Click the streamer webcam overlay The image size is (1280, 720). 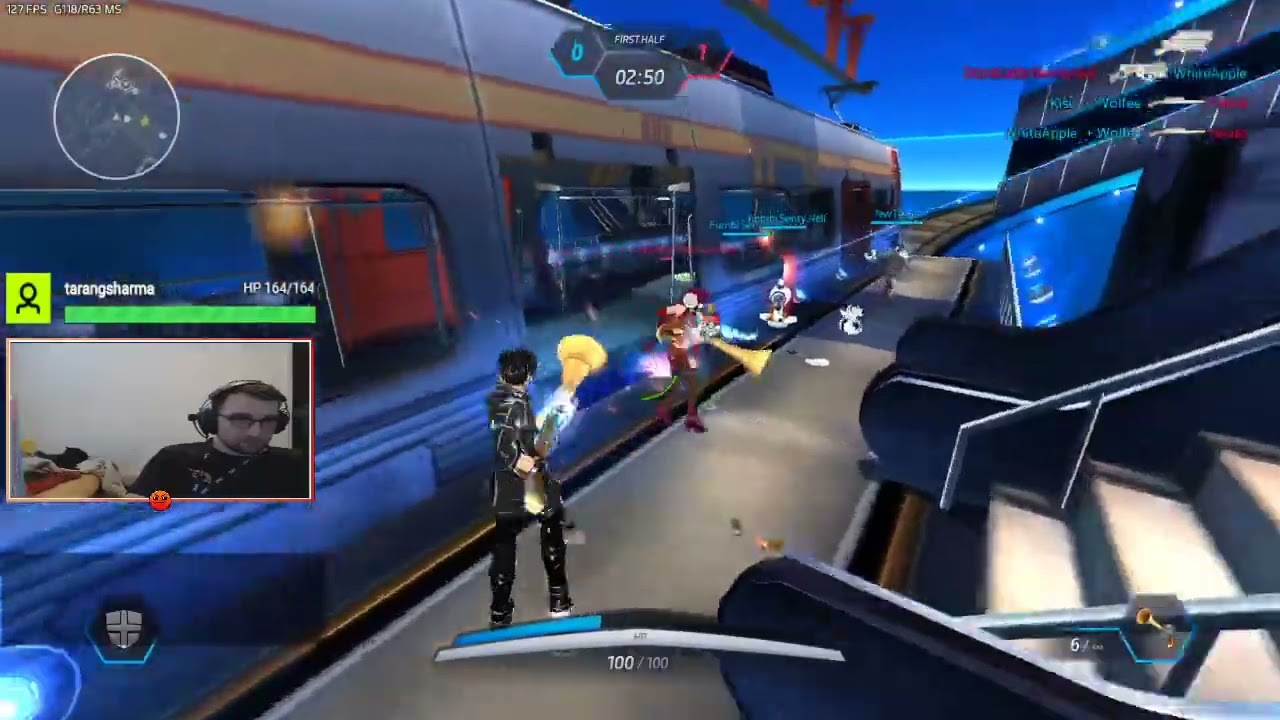pos(160,420)
